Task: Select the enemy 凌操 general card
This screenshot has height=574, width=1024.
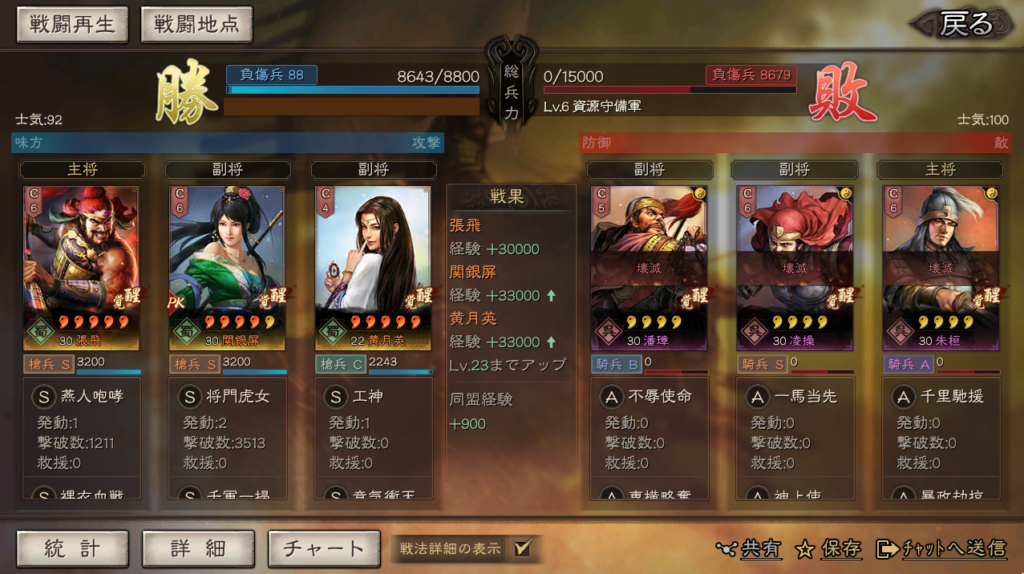Action: [x=795, y=267]
